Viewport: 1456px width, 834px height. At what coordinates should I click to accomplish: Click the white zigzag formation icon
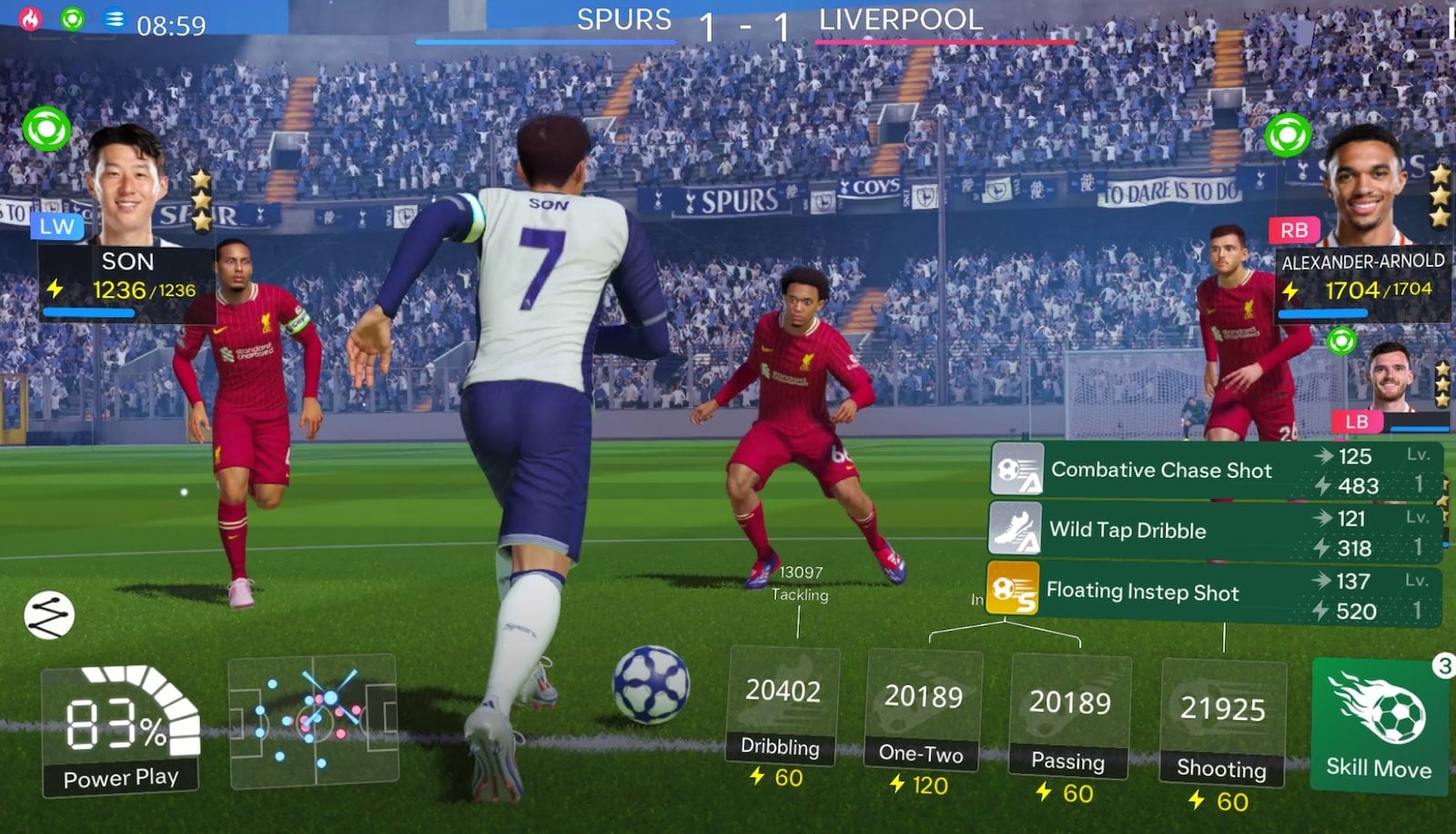[49, 615]
